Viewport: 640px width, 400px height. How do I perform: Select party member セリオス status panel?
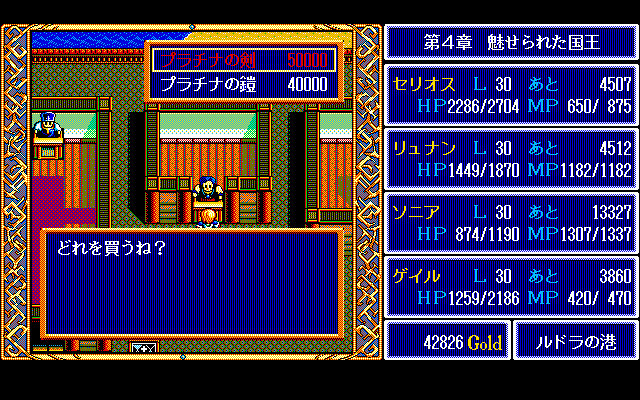[x=510, y=94]
